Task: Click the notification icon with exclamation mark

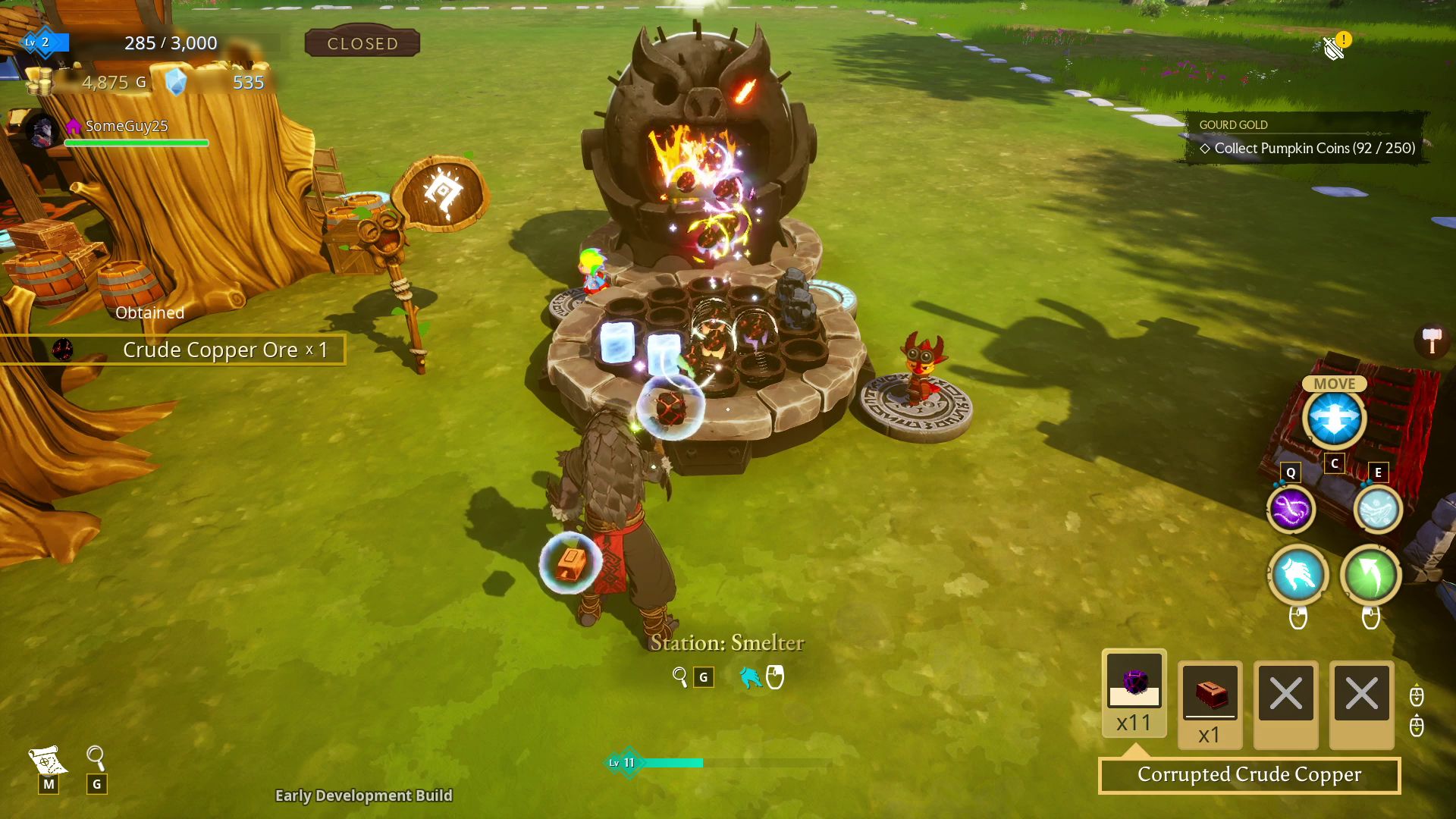Action: (x=1335, y=47)
